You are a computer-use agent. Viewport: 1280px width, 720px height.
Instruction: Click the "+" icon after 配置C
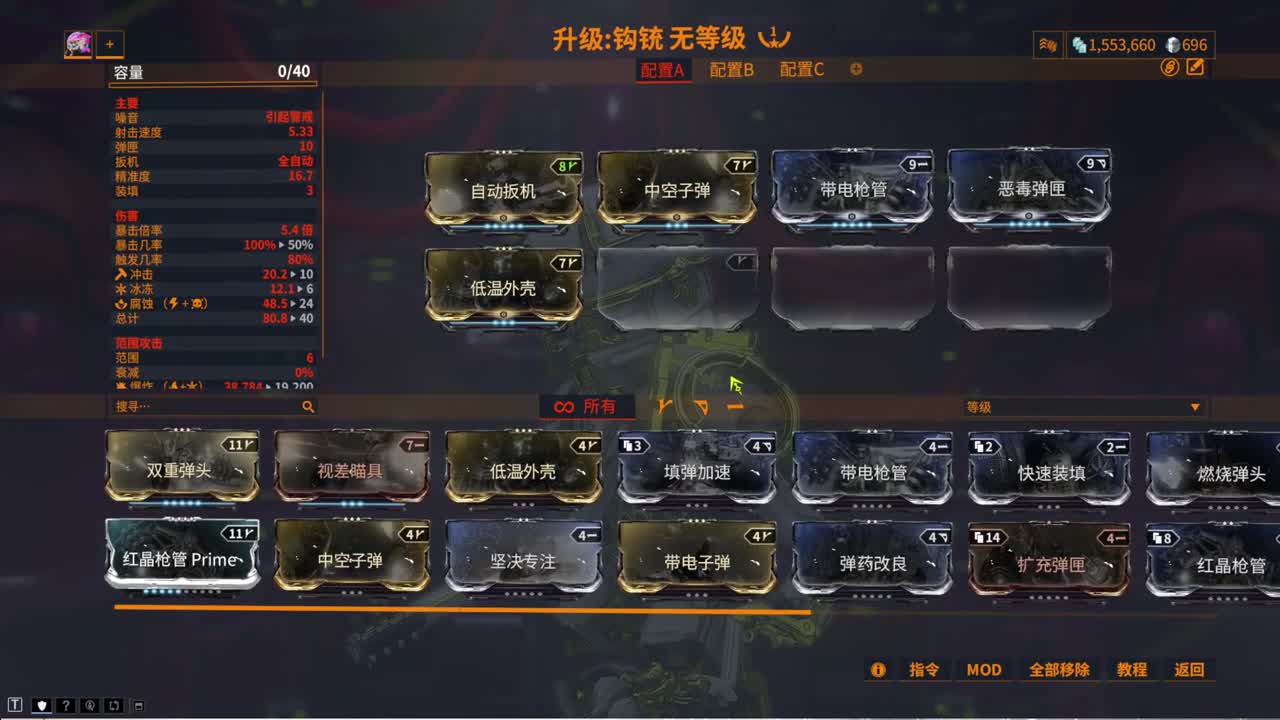[855, 71]
